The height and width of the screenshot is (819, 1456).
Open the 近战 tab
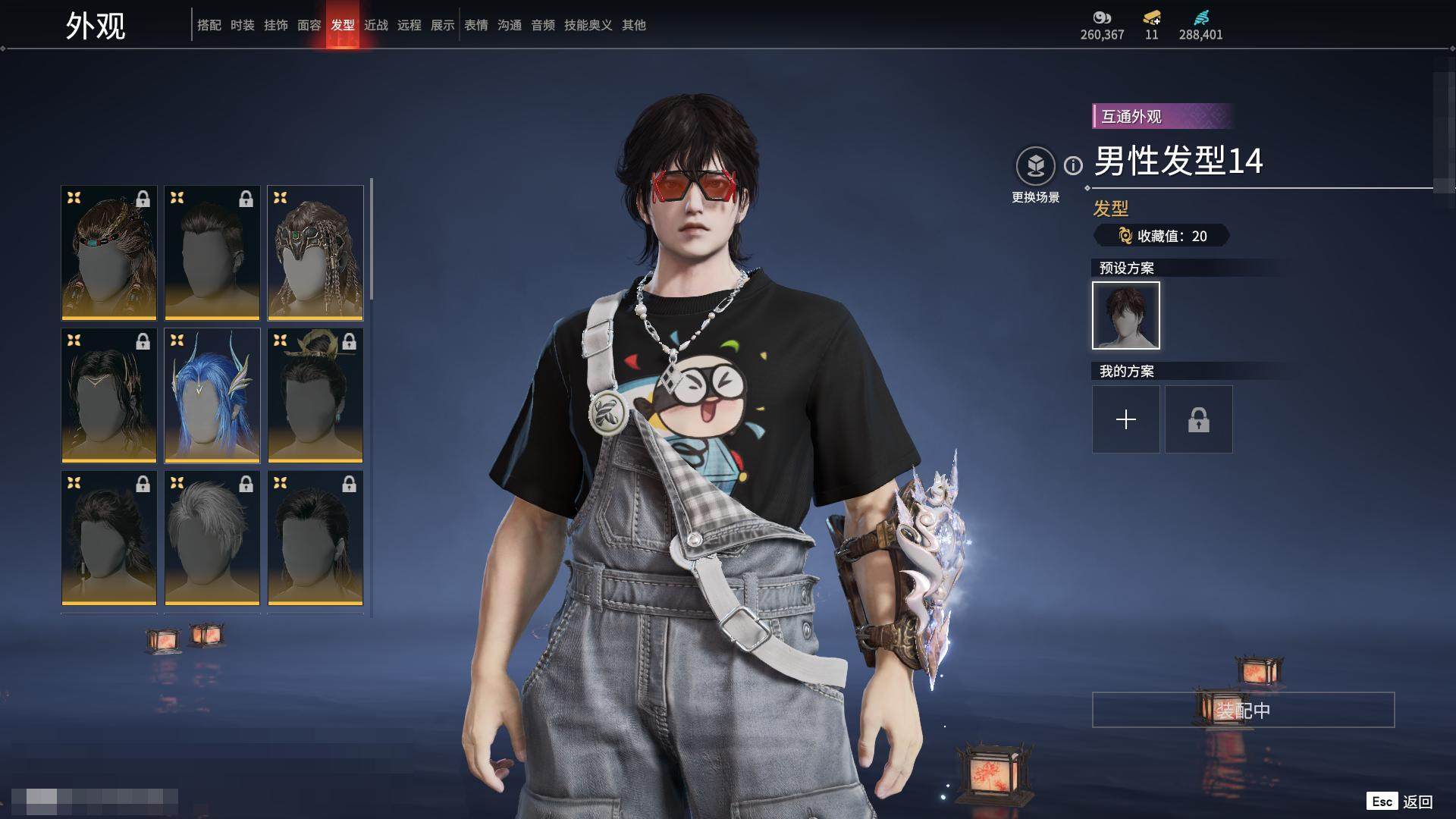point(375,25)
